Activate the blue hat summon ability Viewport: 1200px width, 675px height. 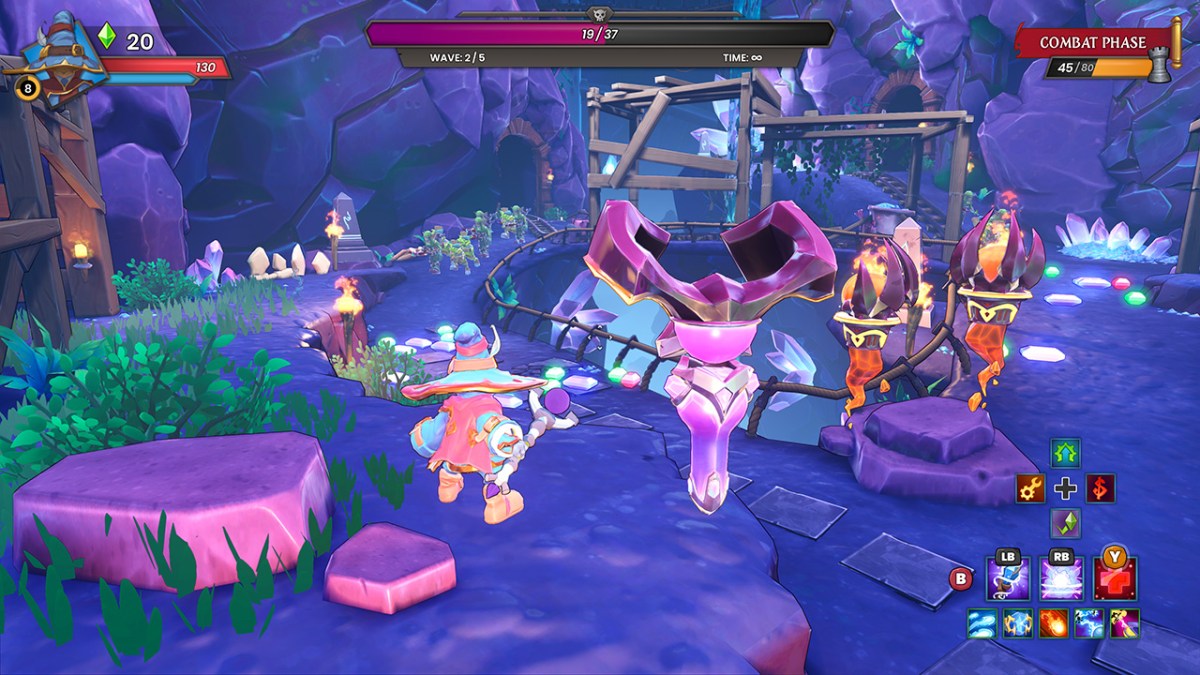pos(1008,579)
